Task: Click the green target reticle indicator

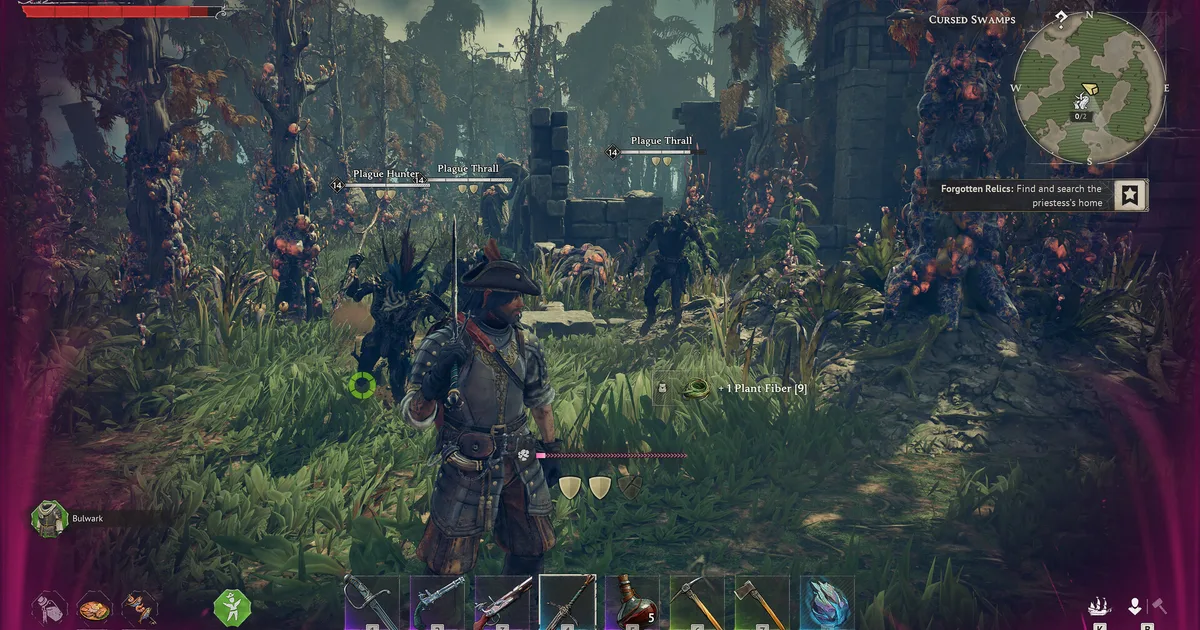Action: point(362,384)
